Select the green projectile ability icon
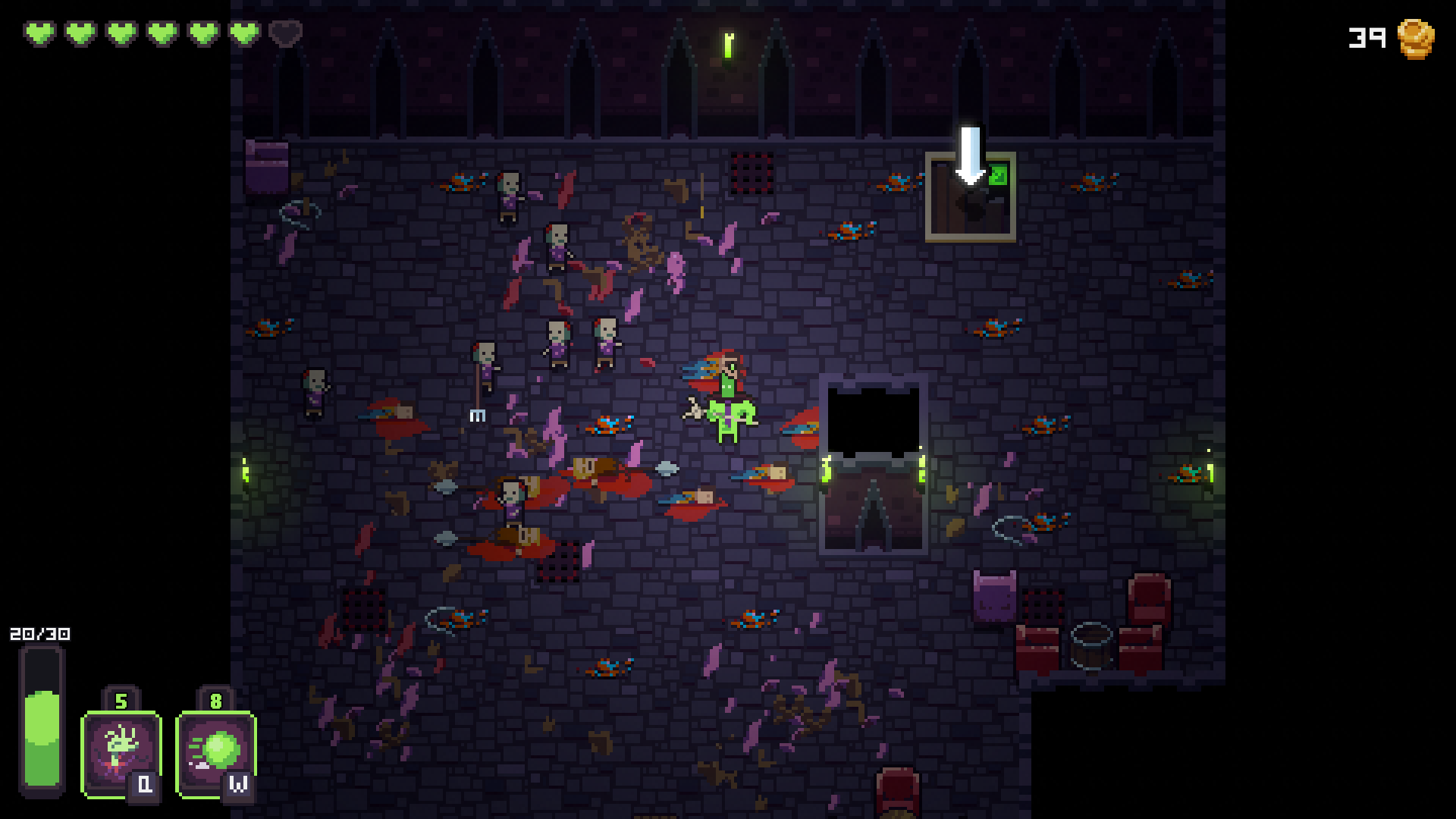Image resolution: width=1456 pixels, height=819 pixels. tap(216, 751)
